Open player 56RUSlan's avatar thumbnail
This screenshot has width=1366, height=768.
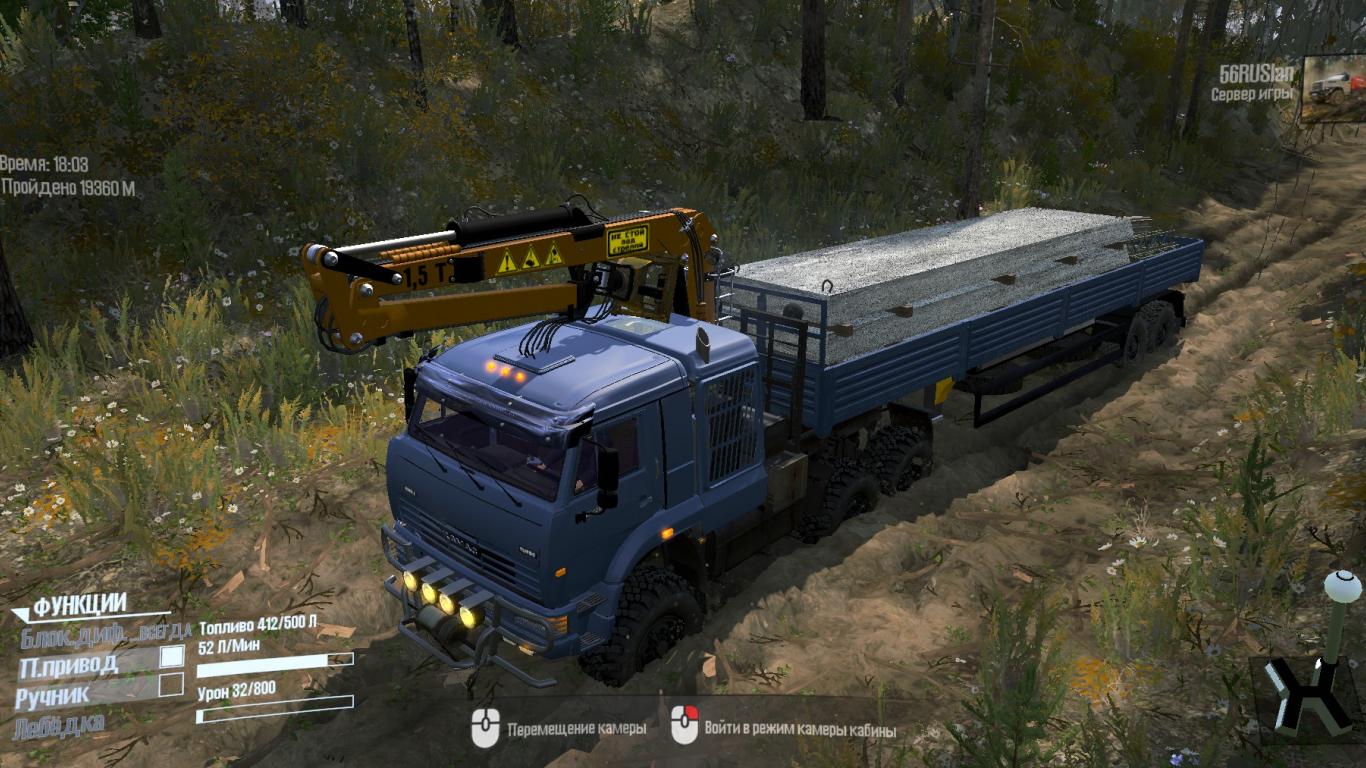1333,88
